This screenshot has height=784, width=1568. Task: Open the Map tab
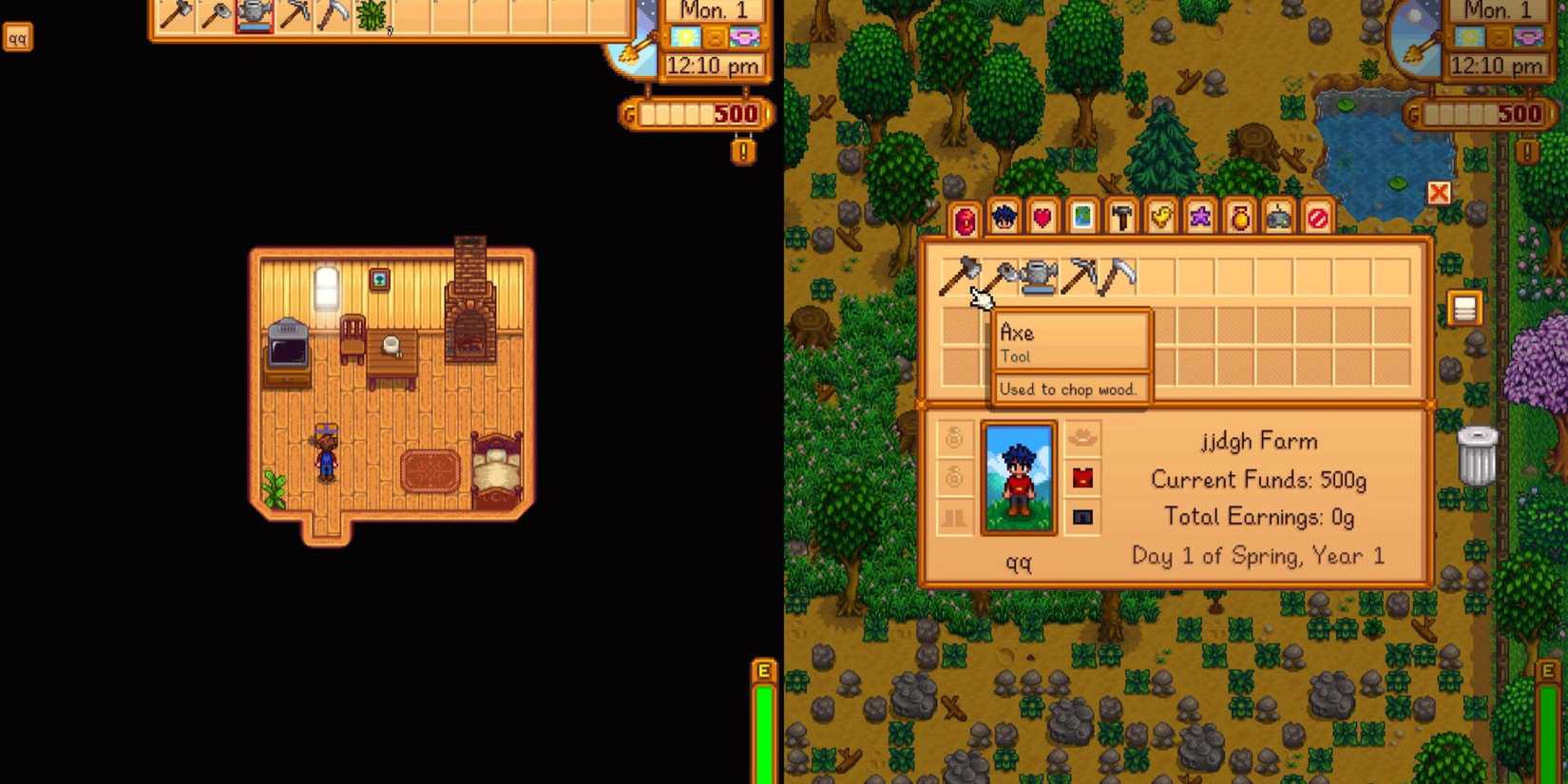tap(1081, 218)
